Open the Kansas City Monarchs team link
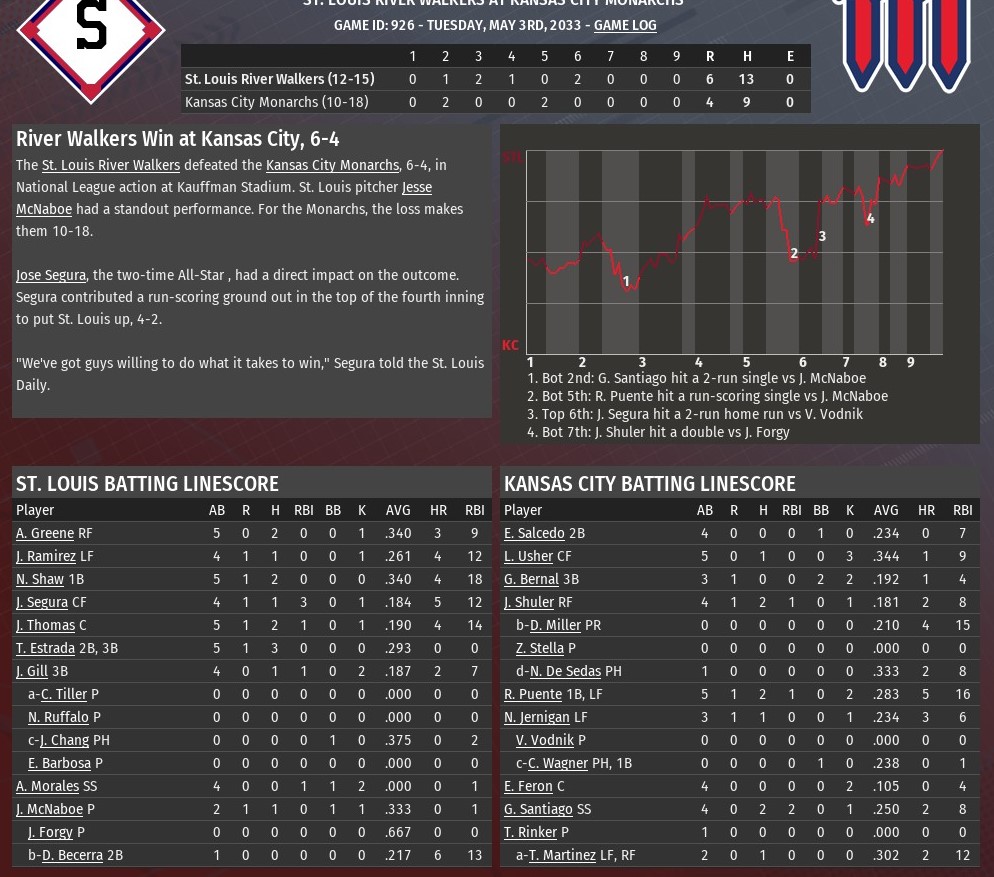994x877 pixels. [332, 166]
